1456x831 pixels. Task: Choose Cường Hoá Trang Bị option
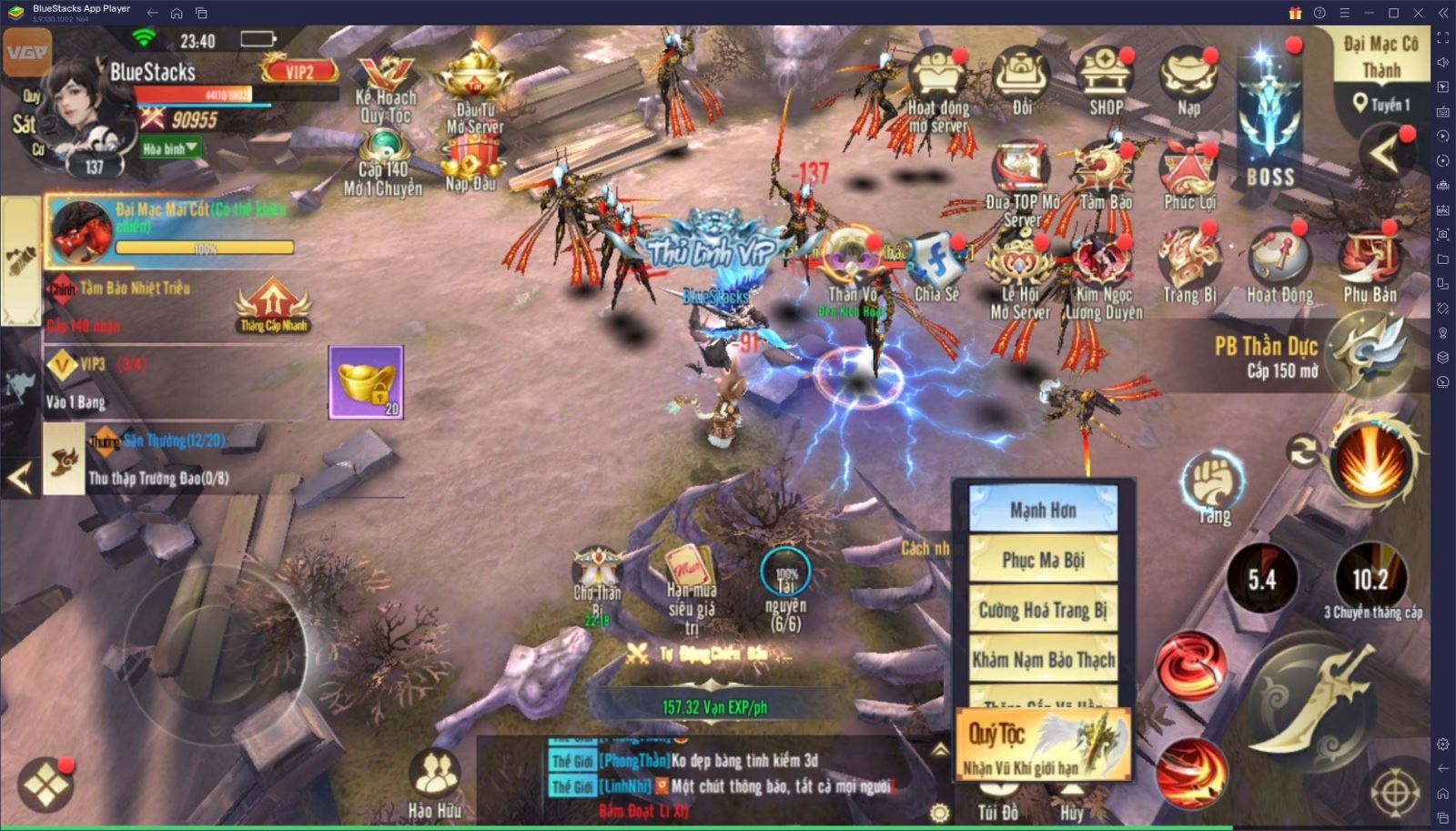click(1043, 610)
